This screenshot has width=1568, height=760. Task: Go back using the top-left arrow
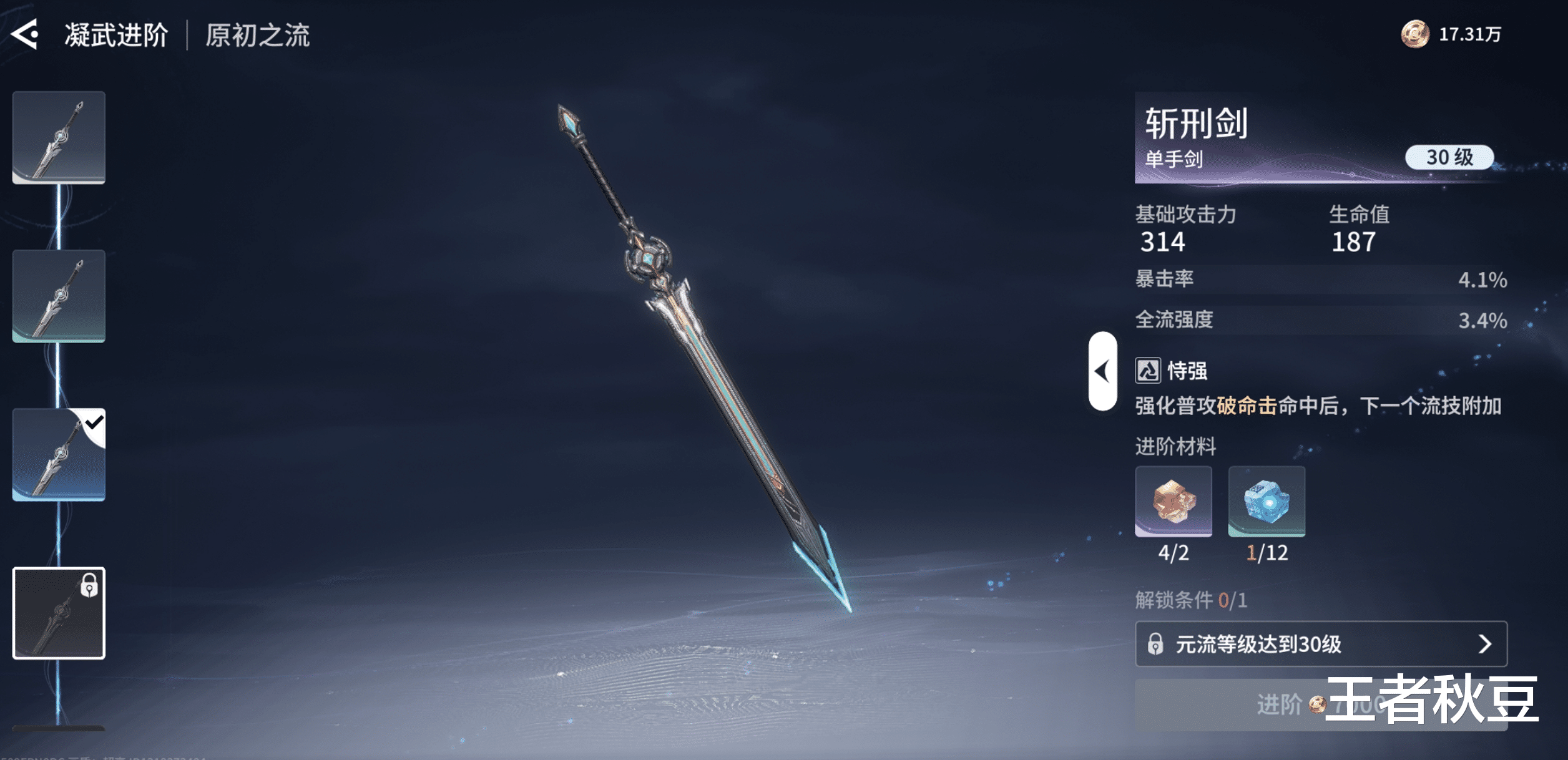tap(26, 34)
